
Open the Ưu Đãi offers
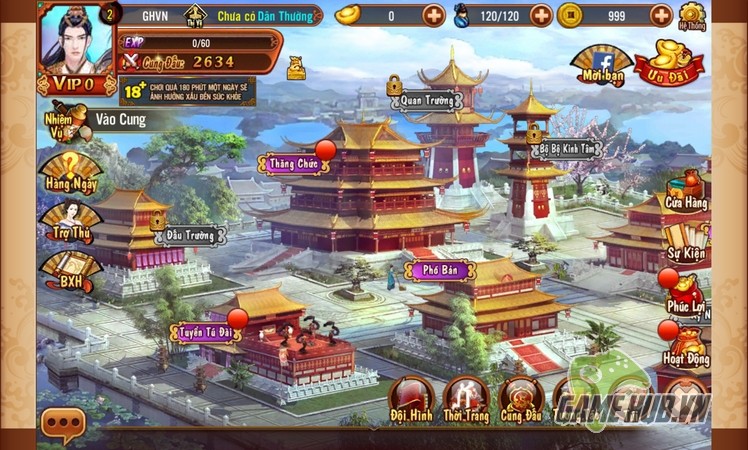[x=670, y=62]
